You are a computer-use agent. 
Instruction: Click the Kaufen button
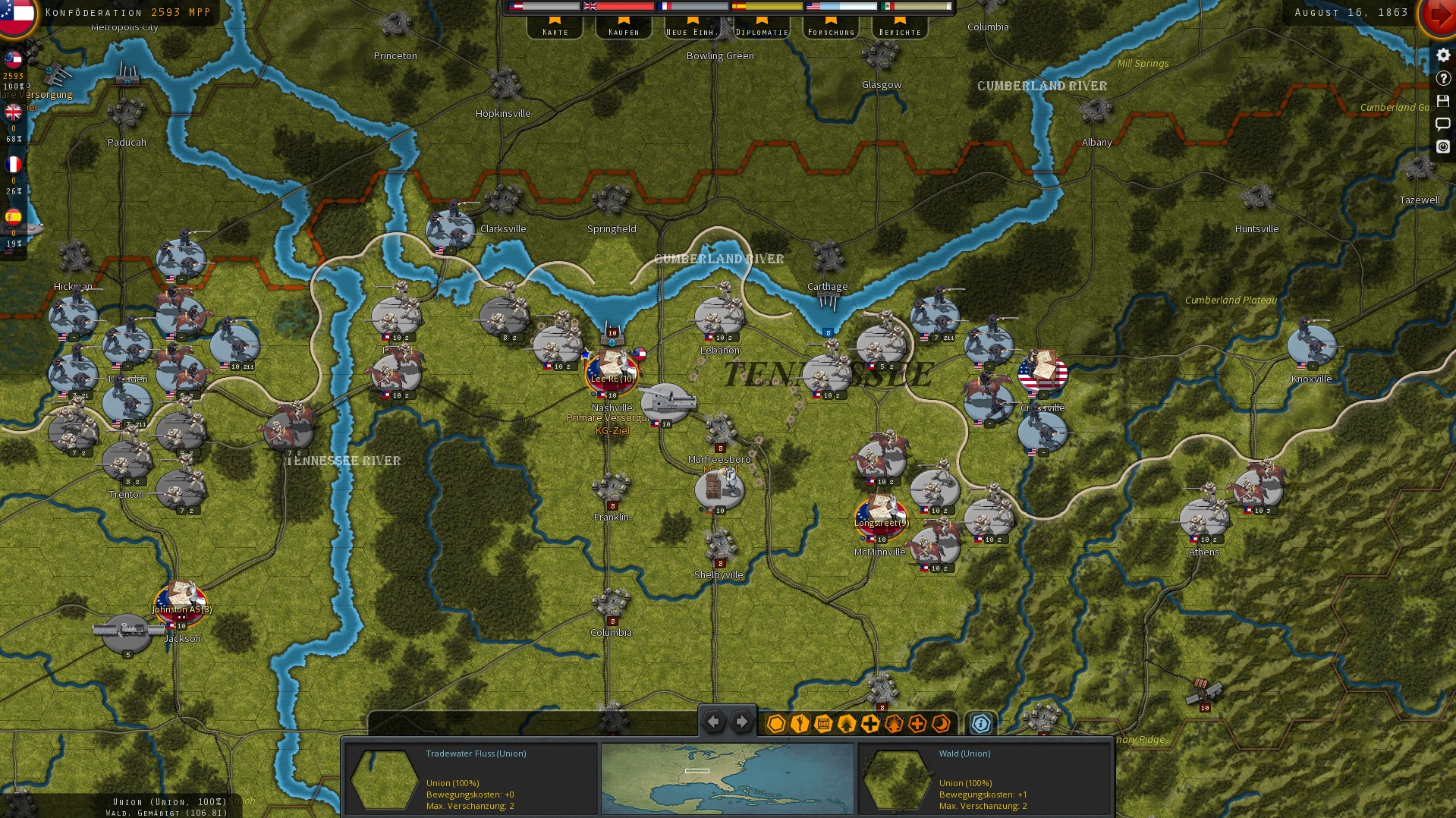pos(623,30)
